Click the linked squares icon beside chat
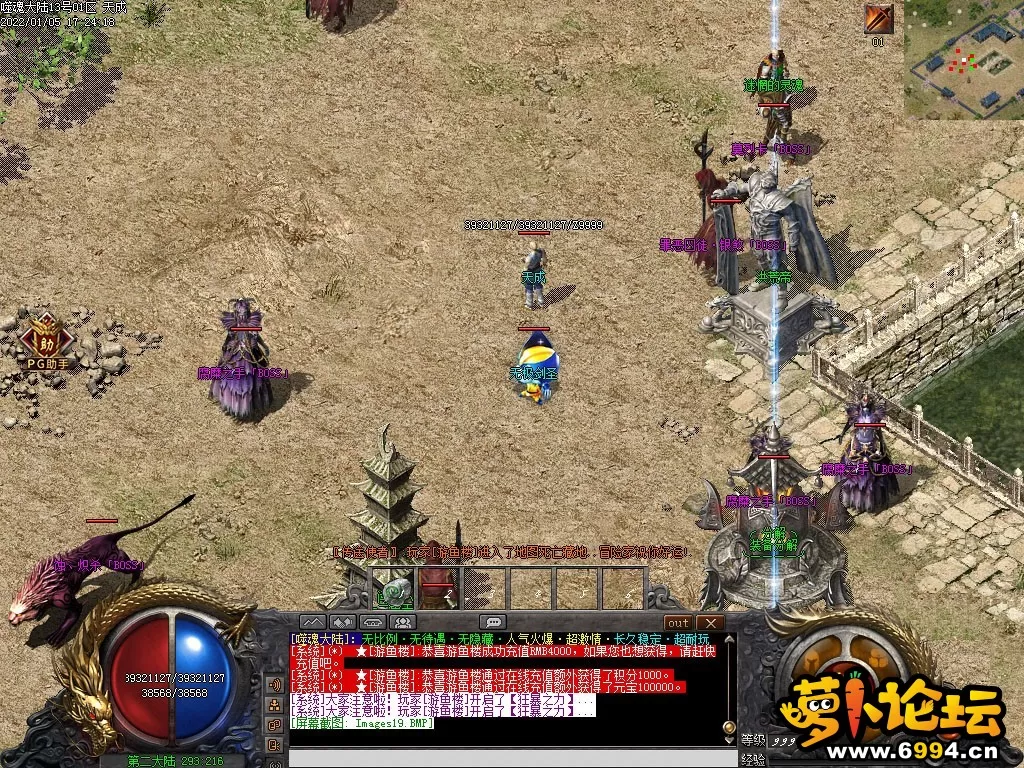The image size is (1024, 768). (x=274, y=723)
